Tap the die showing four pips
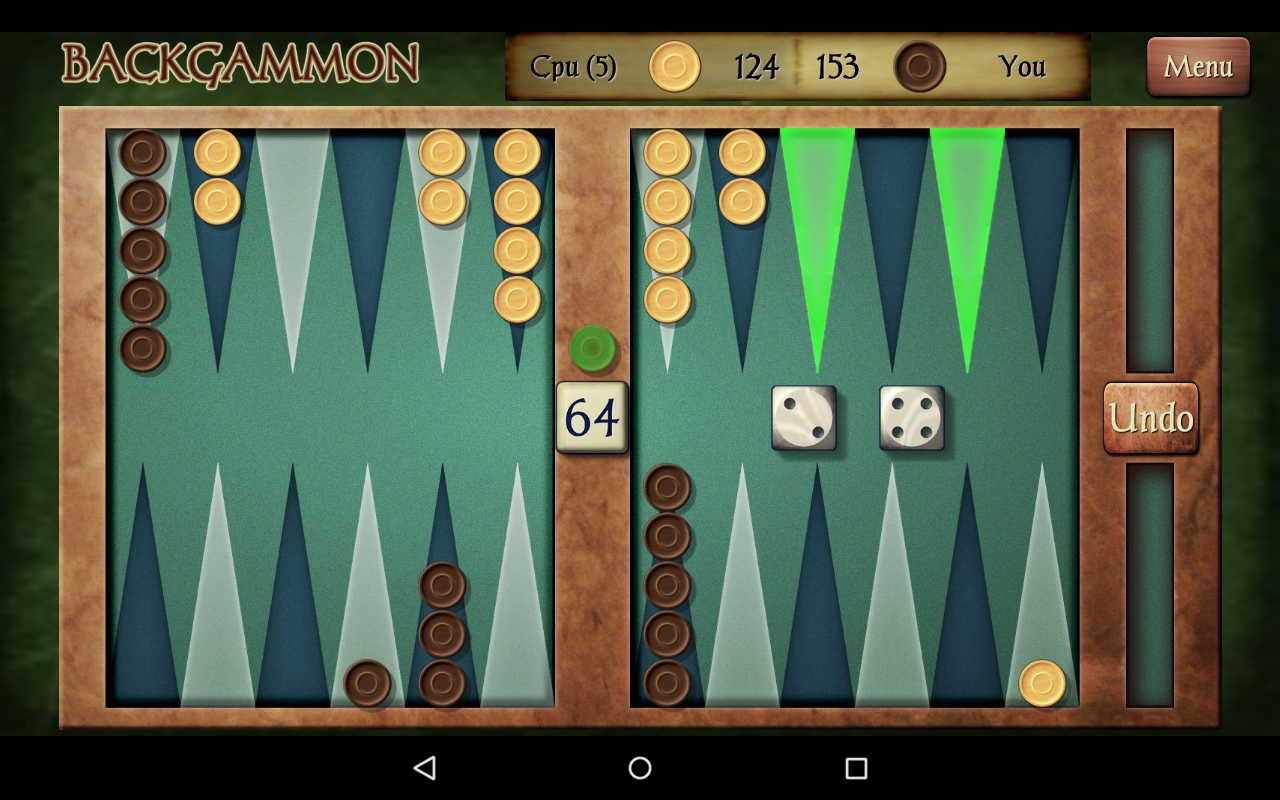The height and width of the screenshot is (800, 1280). coord(911,417)
